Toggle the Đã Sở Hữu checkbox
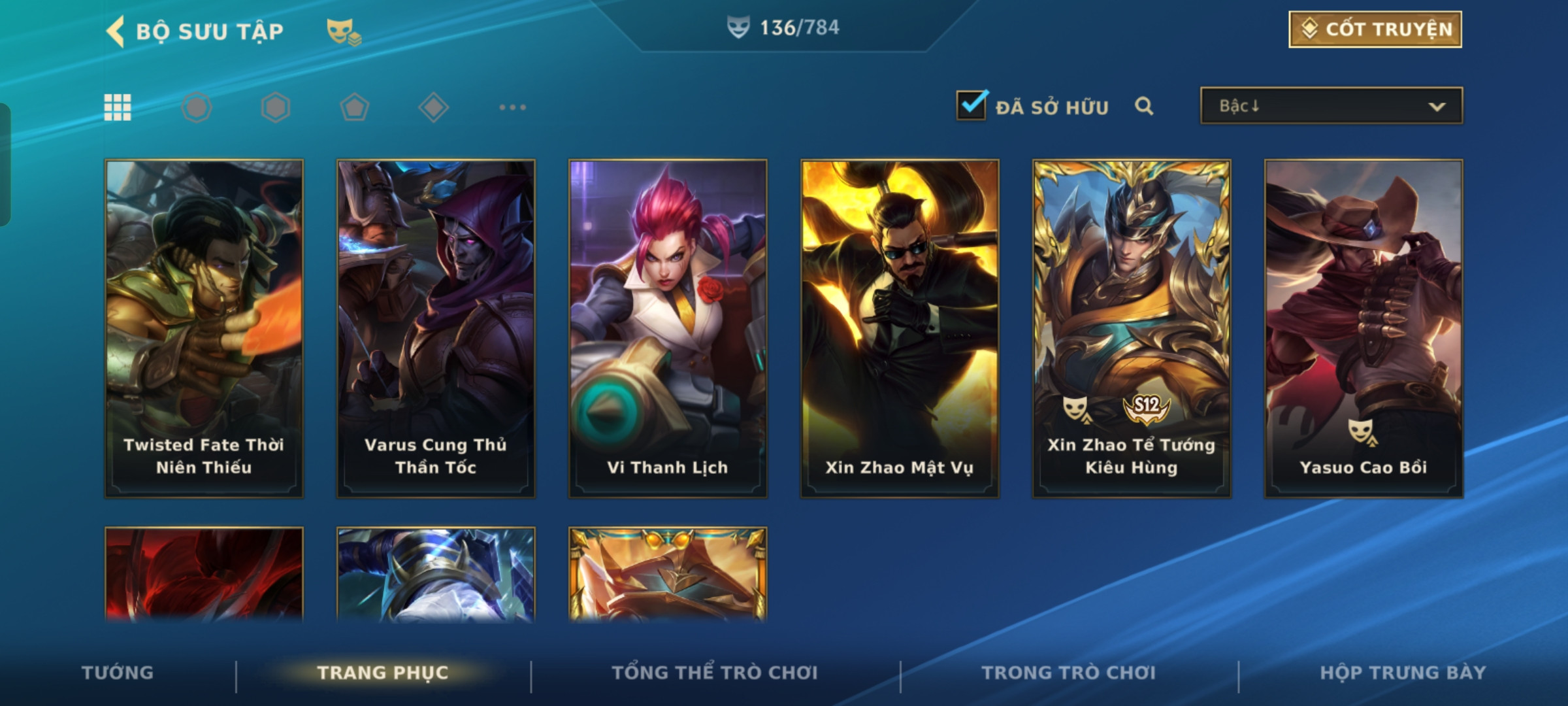Image resolution: width=1568 pixels, height=706 pixels. [972, 105]
